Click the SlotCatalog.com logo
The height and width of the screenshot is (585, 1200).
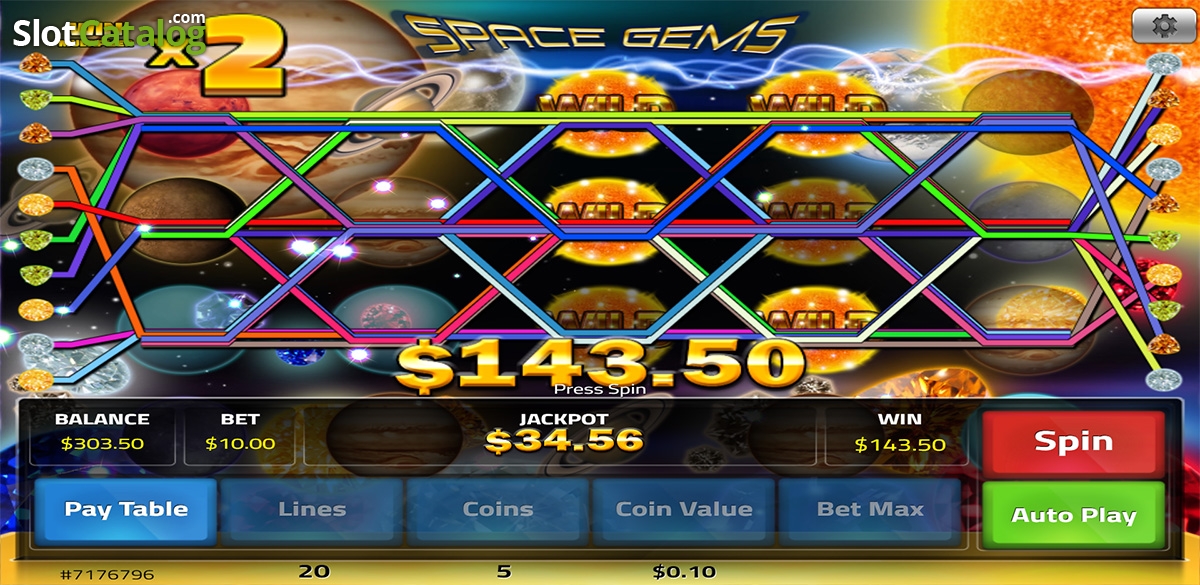click(108, 33)
